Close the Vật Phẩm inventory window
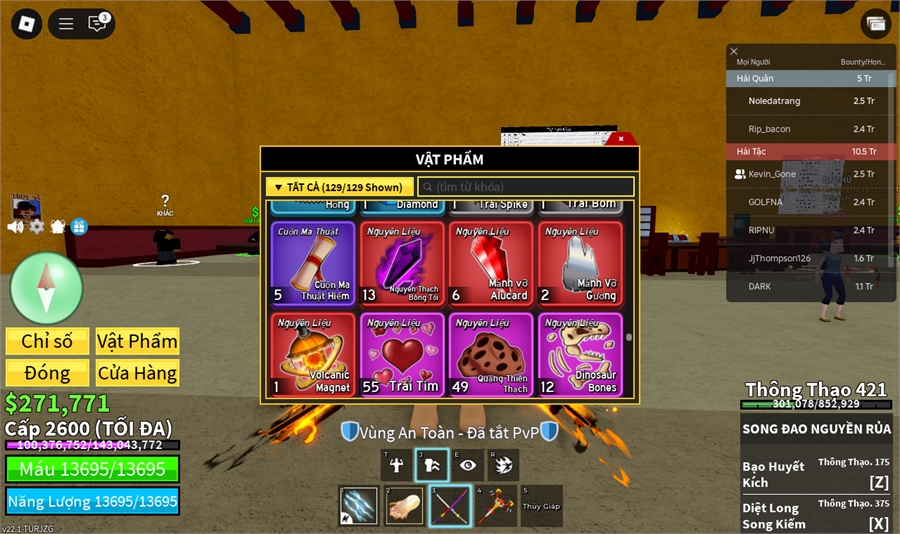The width and height of the screenshot is (900, 534). (x=621, y=139)
